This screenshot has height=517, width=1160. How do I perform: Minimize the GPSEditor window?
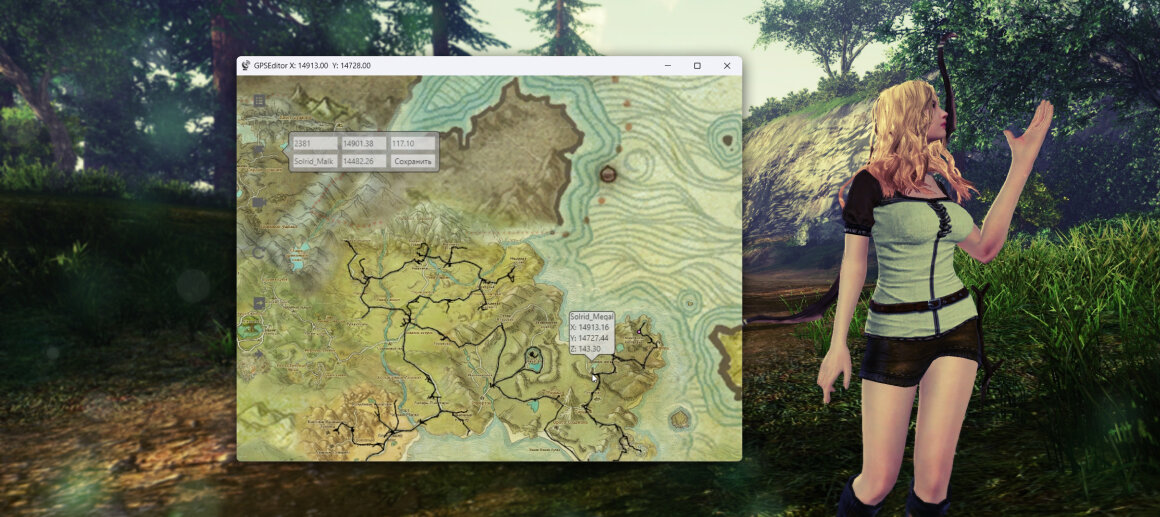point(667,66)
